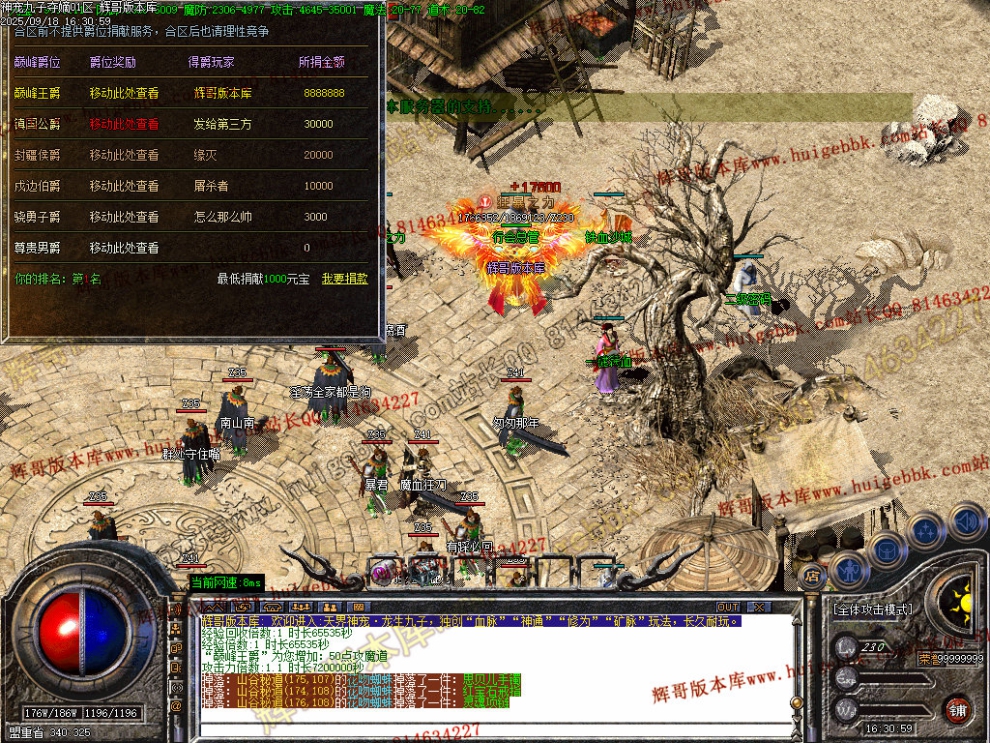Click the 荣誉 honor label
The image size is (990, 743).
(x=929, y=658)
